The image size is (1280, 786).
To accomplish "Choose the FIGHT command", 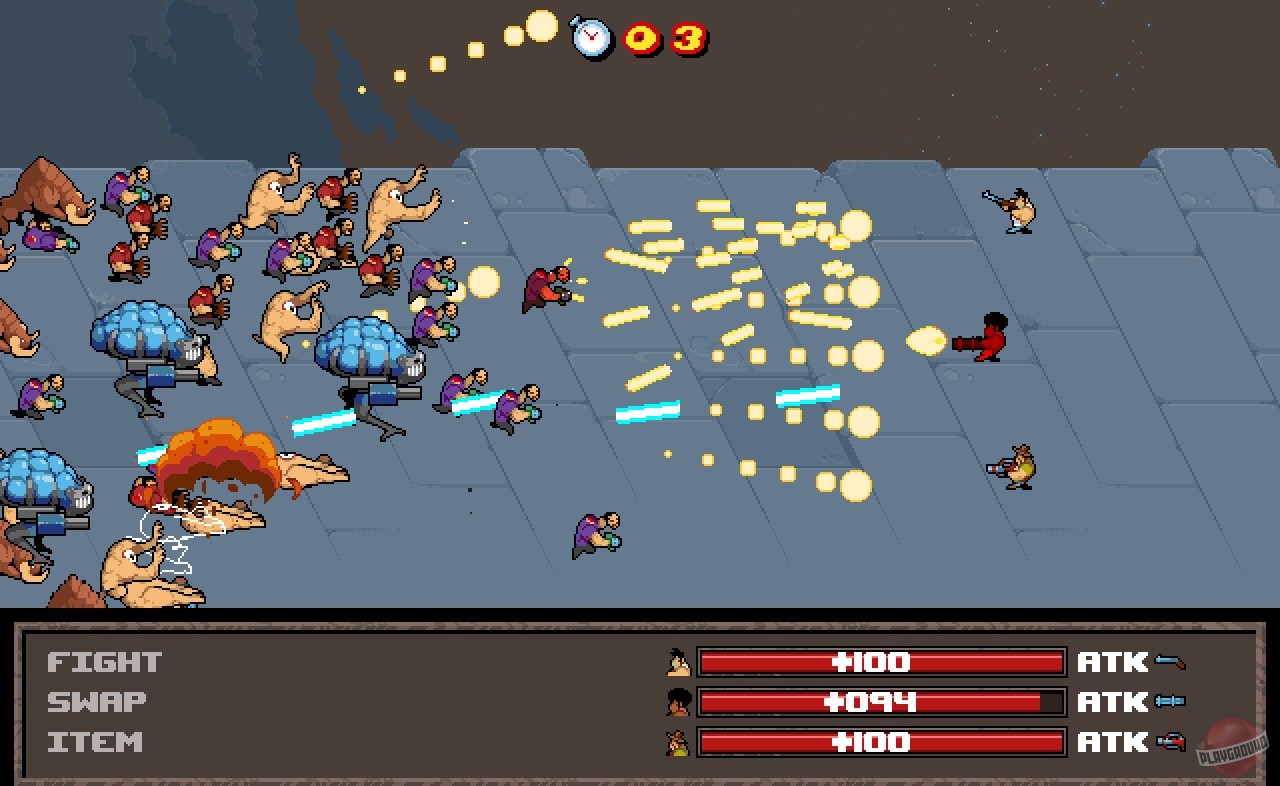I will (x=103, y=661).
